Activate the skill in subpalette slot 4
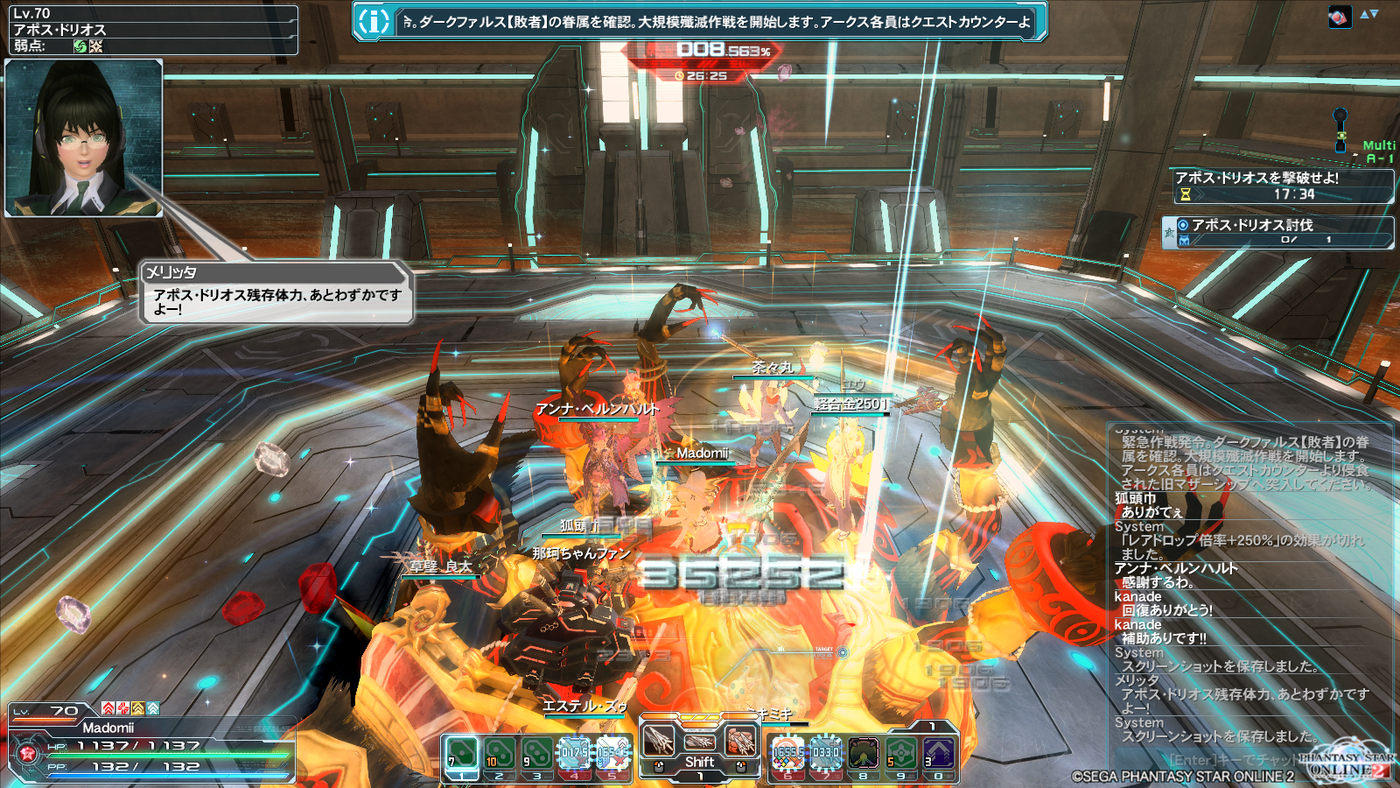This screenshot has width=1400, height=788. coord(575,752)
